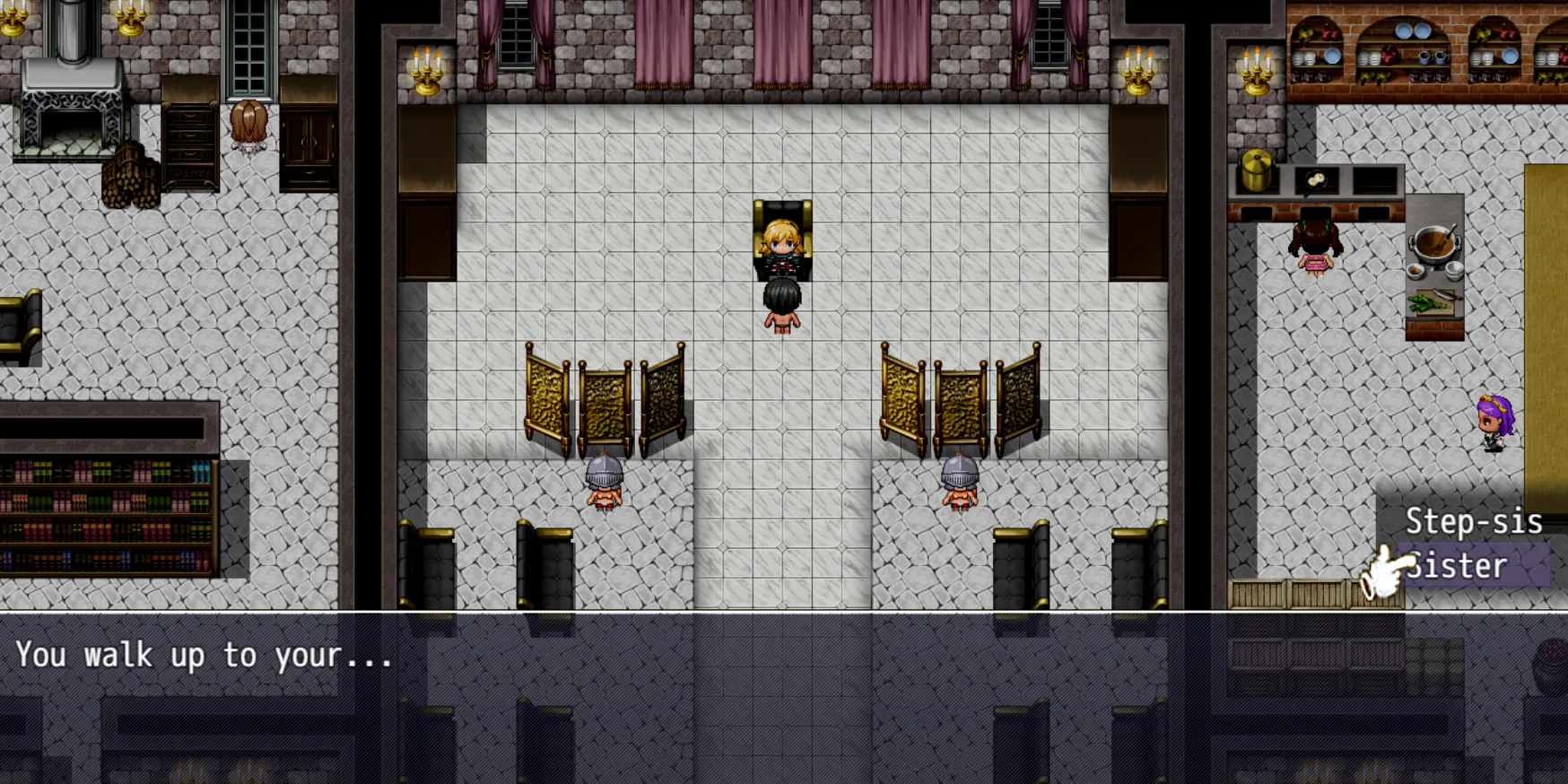The width and height of the screenshot is (1568, 784).
Task: Choose the "Step-sis" dialogue option
Action: click(x=1473, y=521)
